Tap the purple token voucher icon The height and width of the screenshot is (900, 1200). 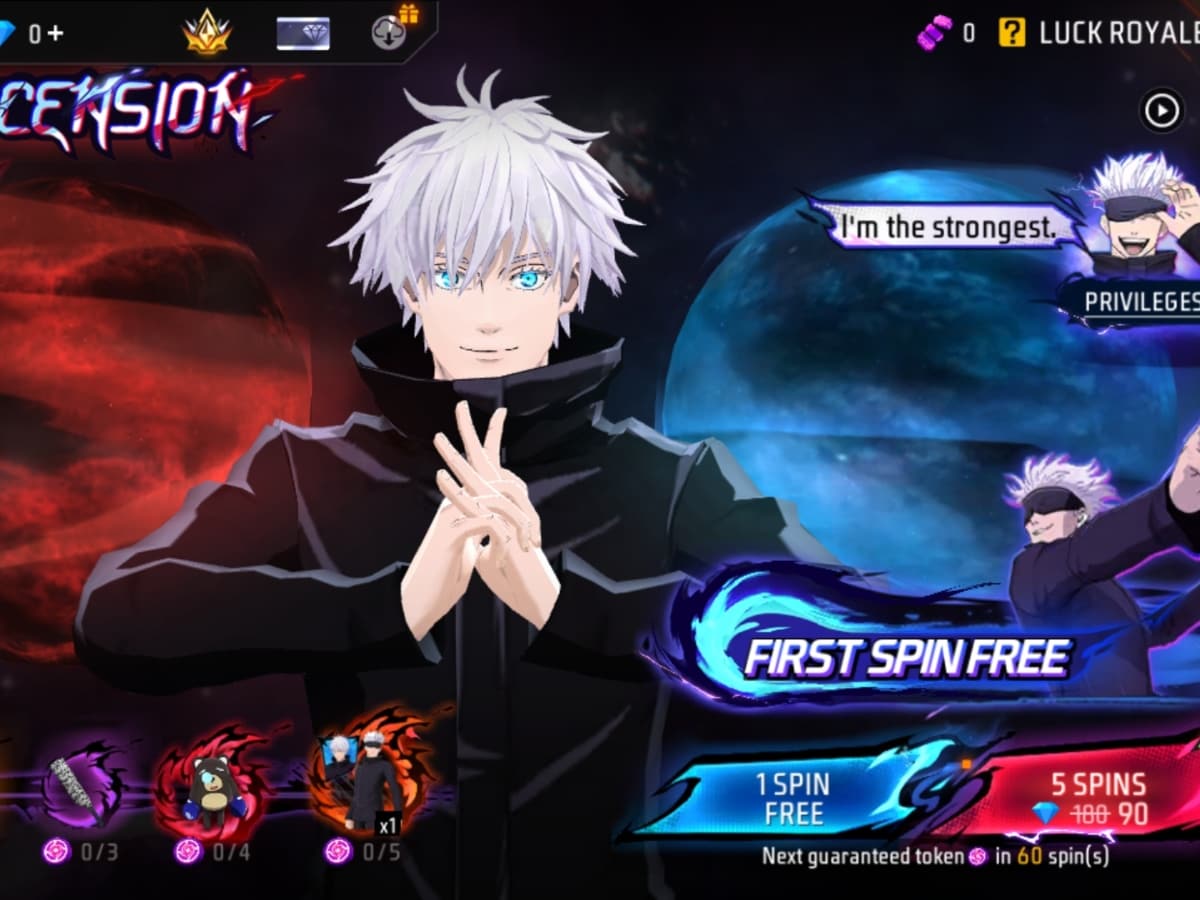(934, 33)
